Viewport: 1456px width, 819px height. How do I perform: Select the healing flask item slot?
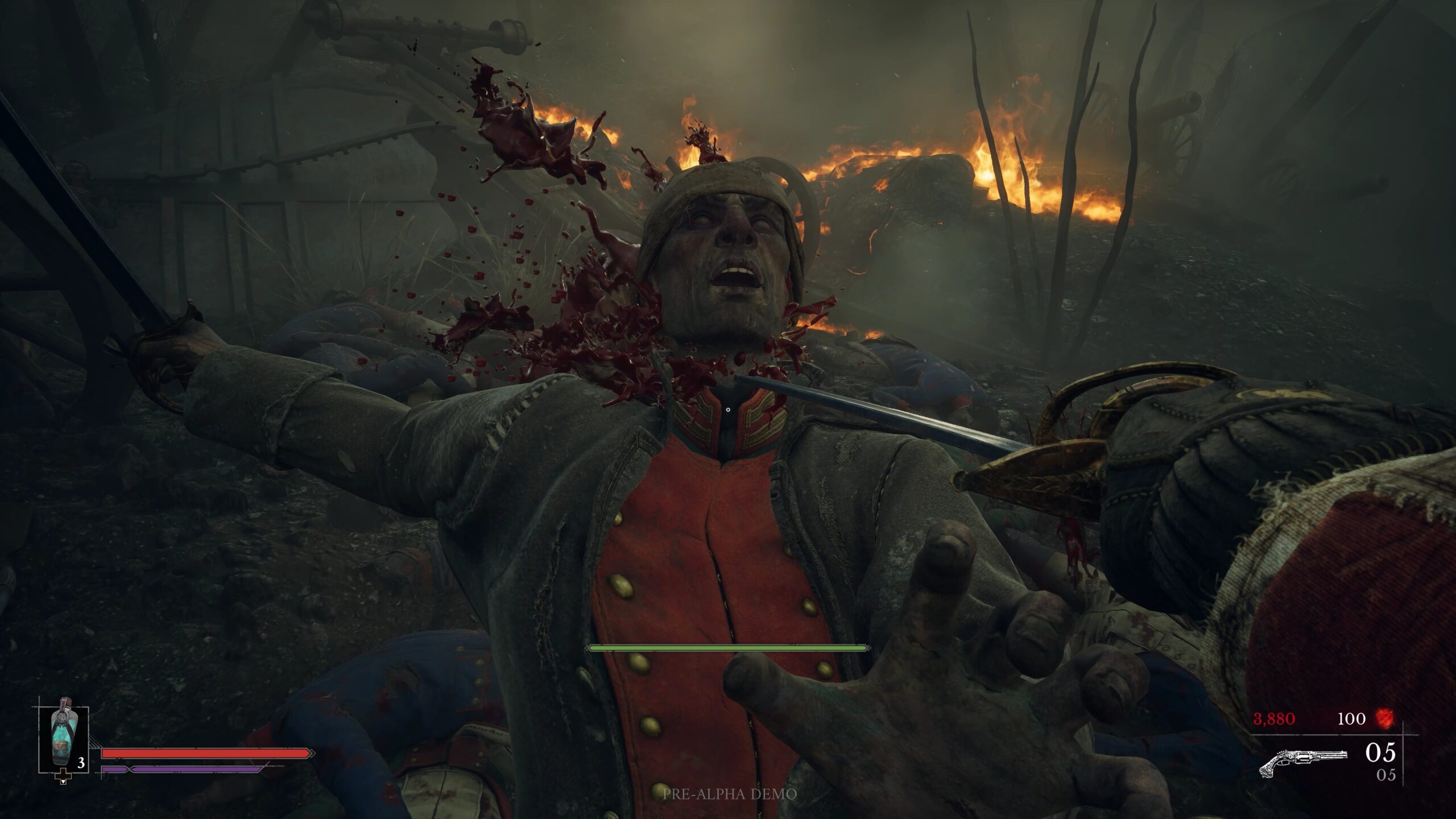coord(63,740)
